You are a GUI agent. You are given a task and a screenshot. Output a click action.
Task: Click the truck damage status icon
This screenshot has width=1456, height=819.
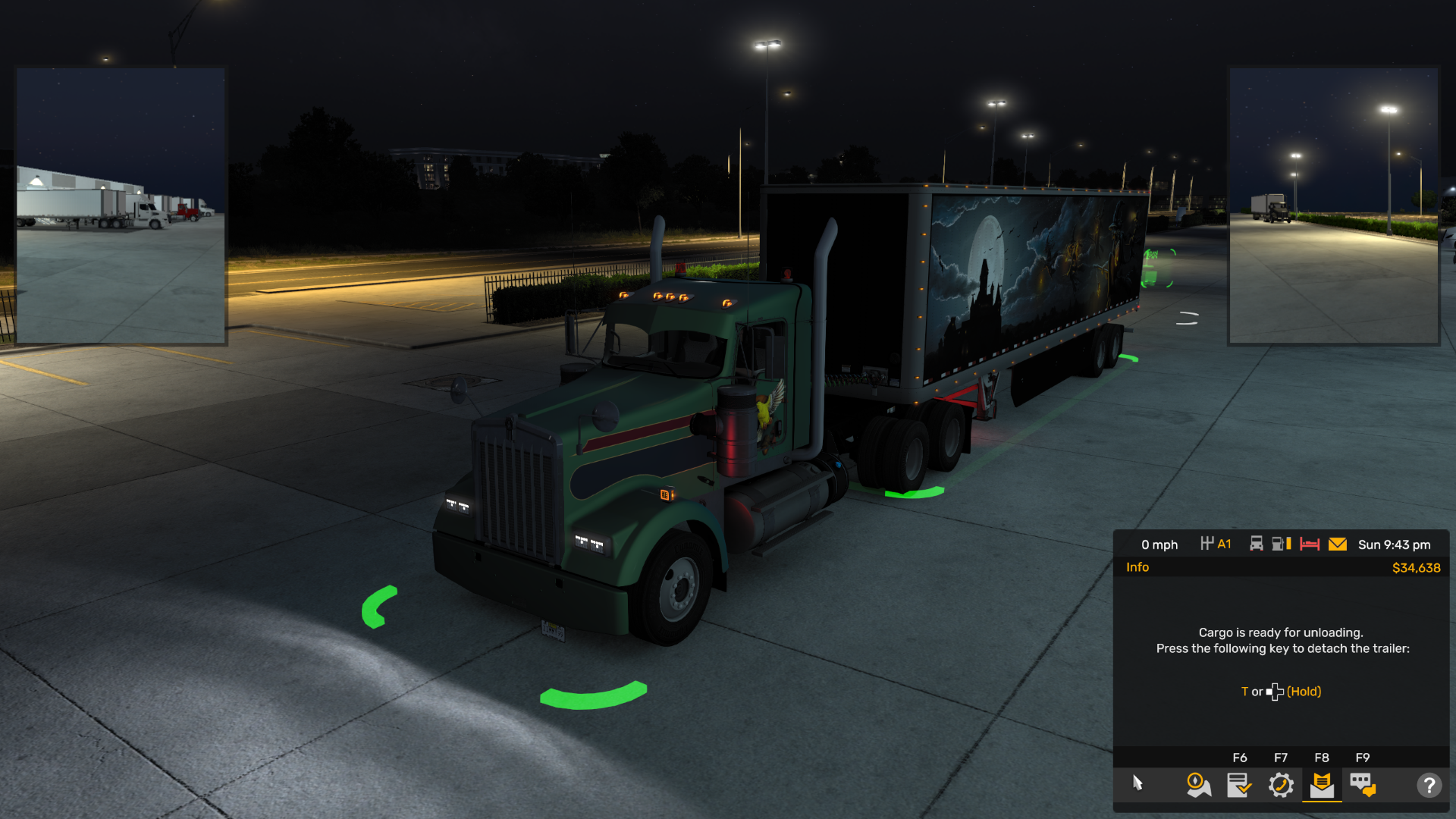(1257, 544)
